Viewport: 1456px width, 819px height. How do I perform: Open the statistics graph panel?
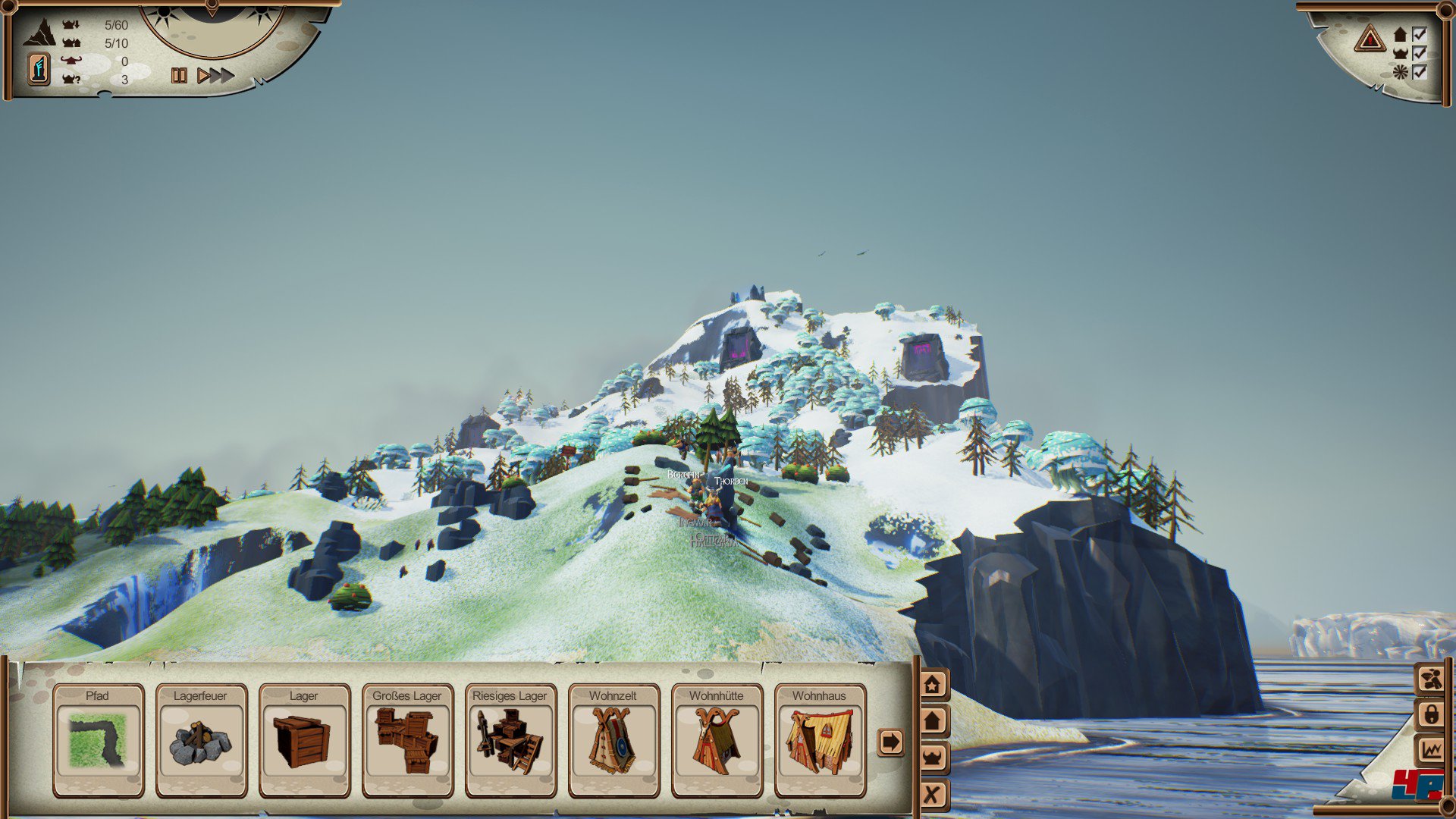[x=1432, y=751]
